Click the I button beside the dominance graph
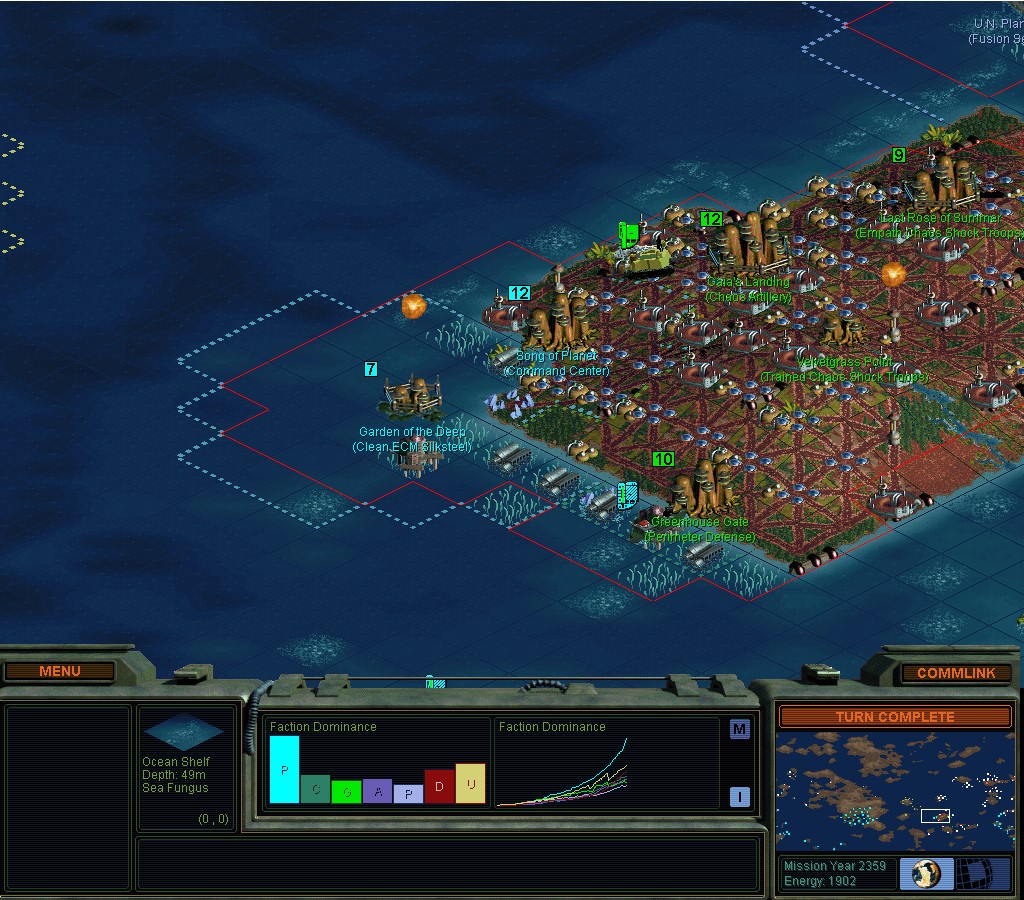Viewport: 1024px width, 900px height. pyautogui.click(x=739, y=797)
